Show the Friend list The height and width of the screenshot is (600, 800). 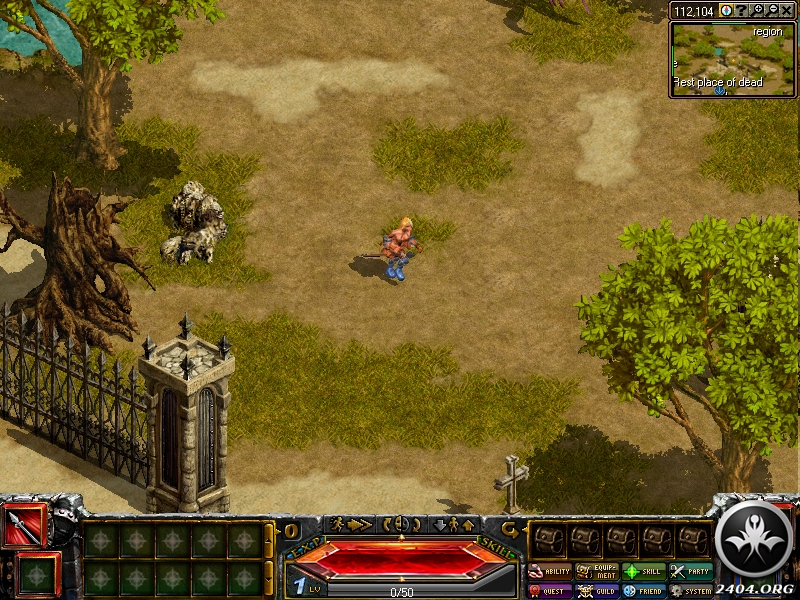[644, 591]
